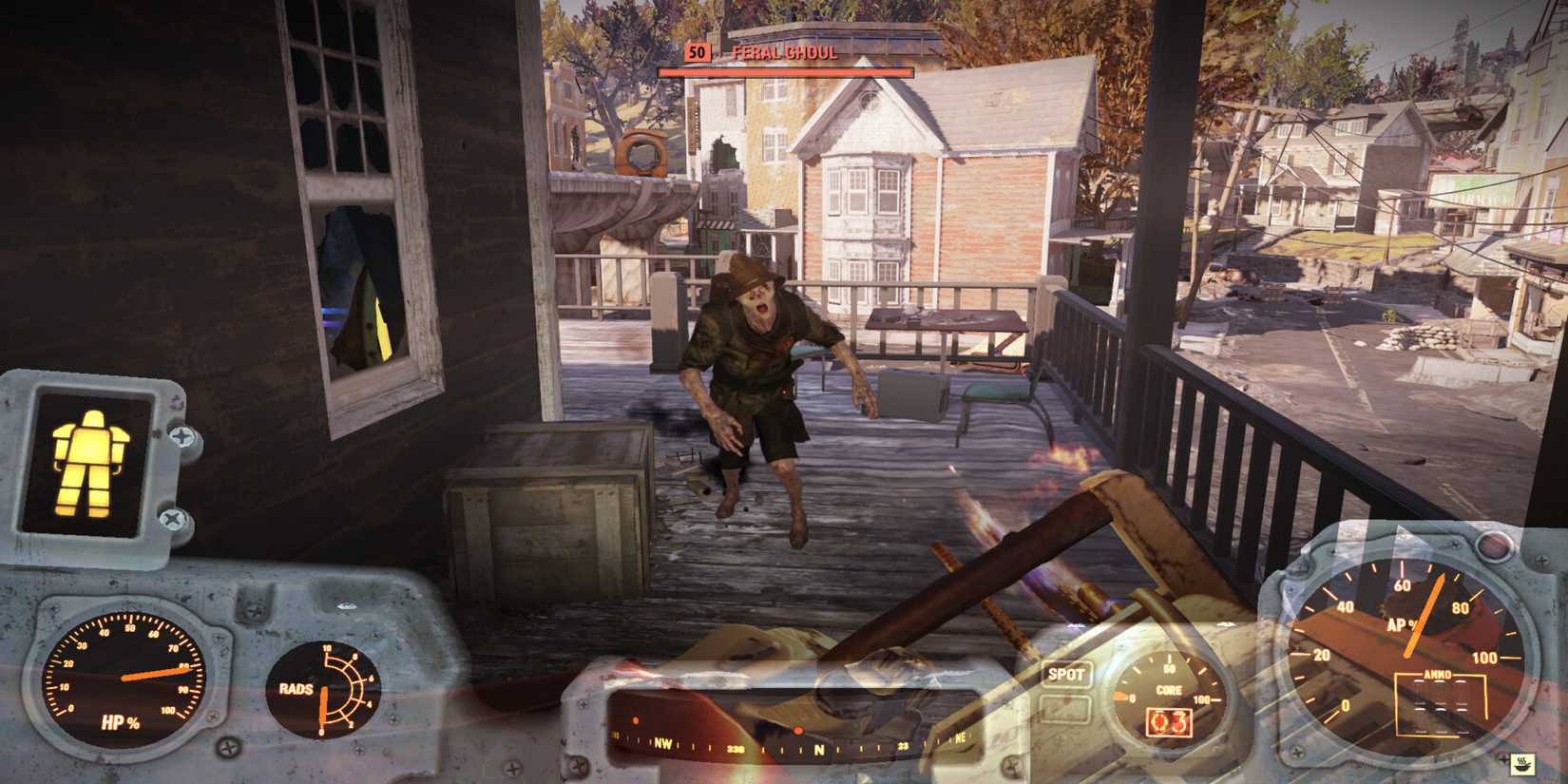1568x784 pixels.
Task: Click the orange location dot on the compass
Action: [798, 730]
